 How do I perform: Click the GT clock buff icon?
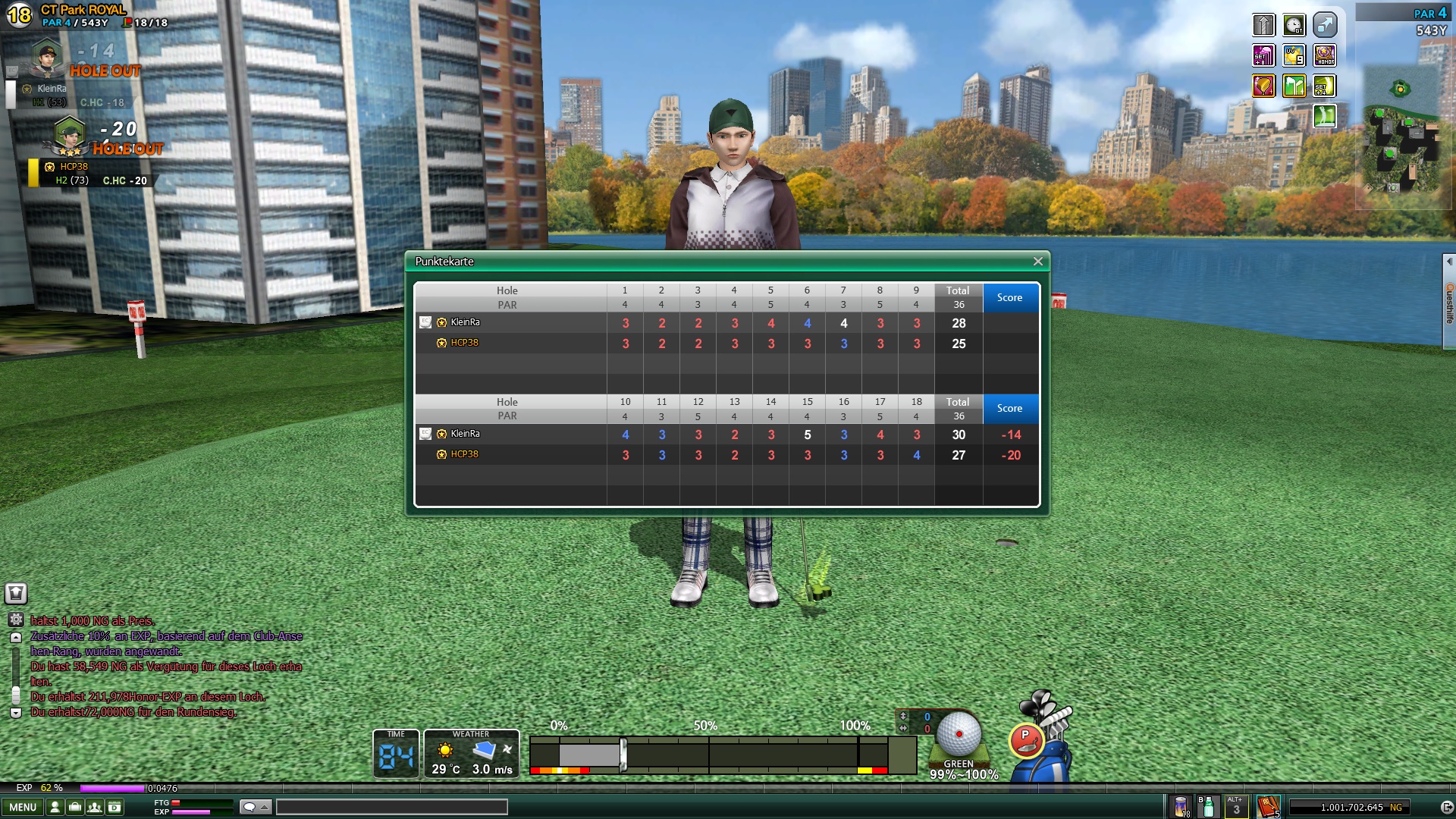click(1294, 25)
